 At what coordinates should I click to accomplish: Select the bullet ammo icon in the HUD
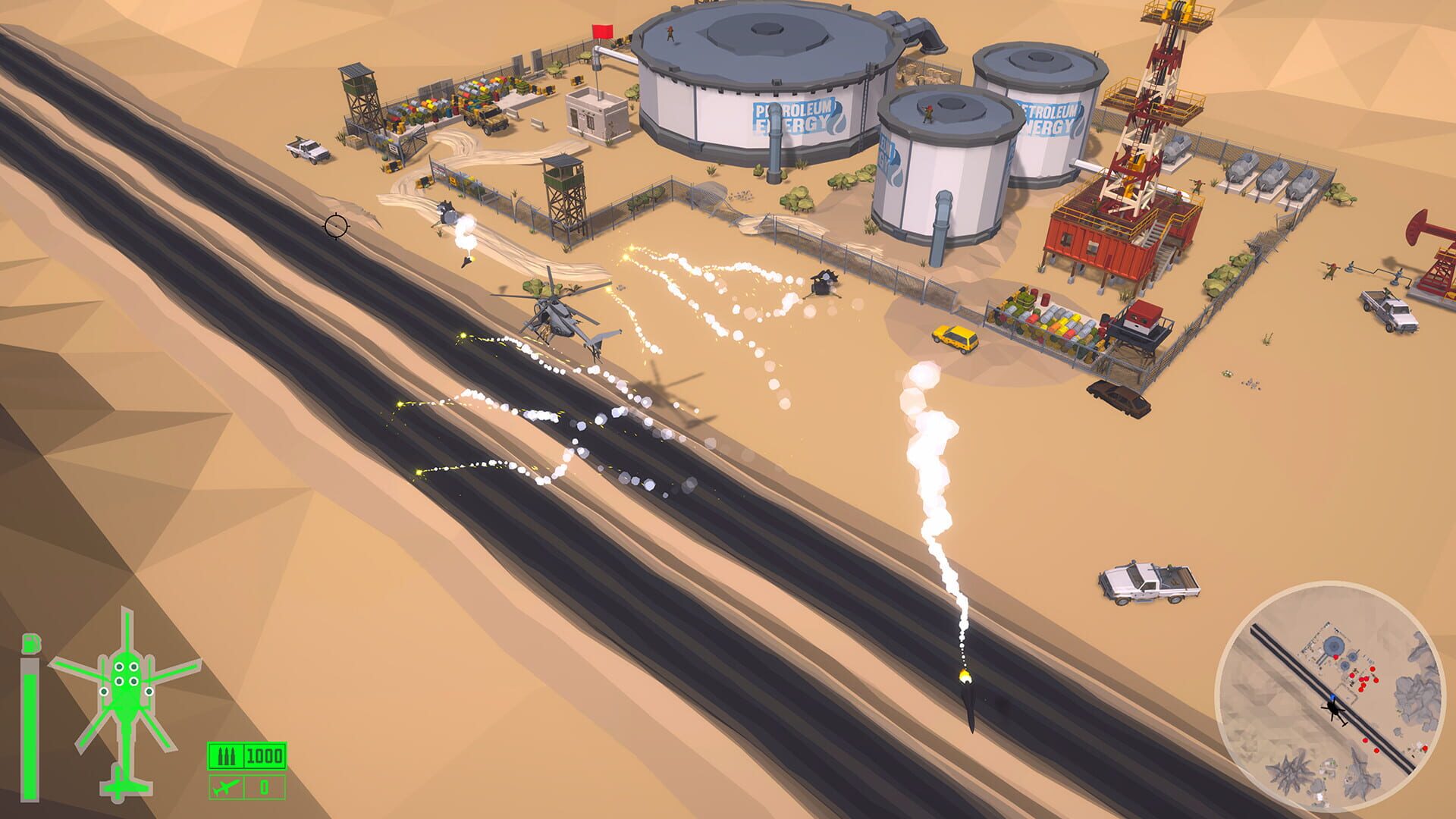226,755
